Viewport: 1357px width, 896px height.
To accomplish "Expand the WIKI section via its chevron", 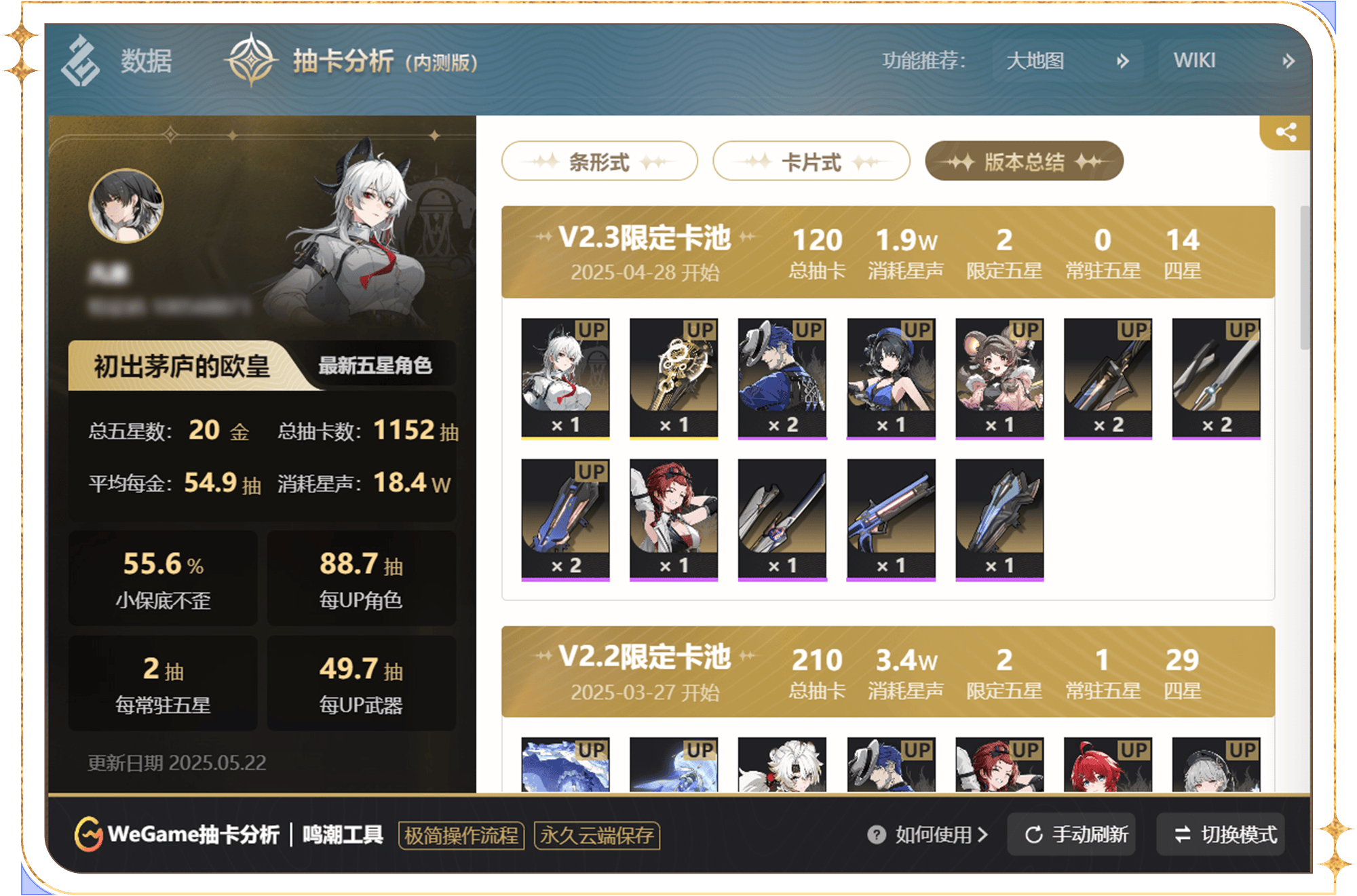I will [1288, 61].
